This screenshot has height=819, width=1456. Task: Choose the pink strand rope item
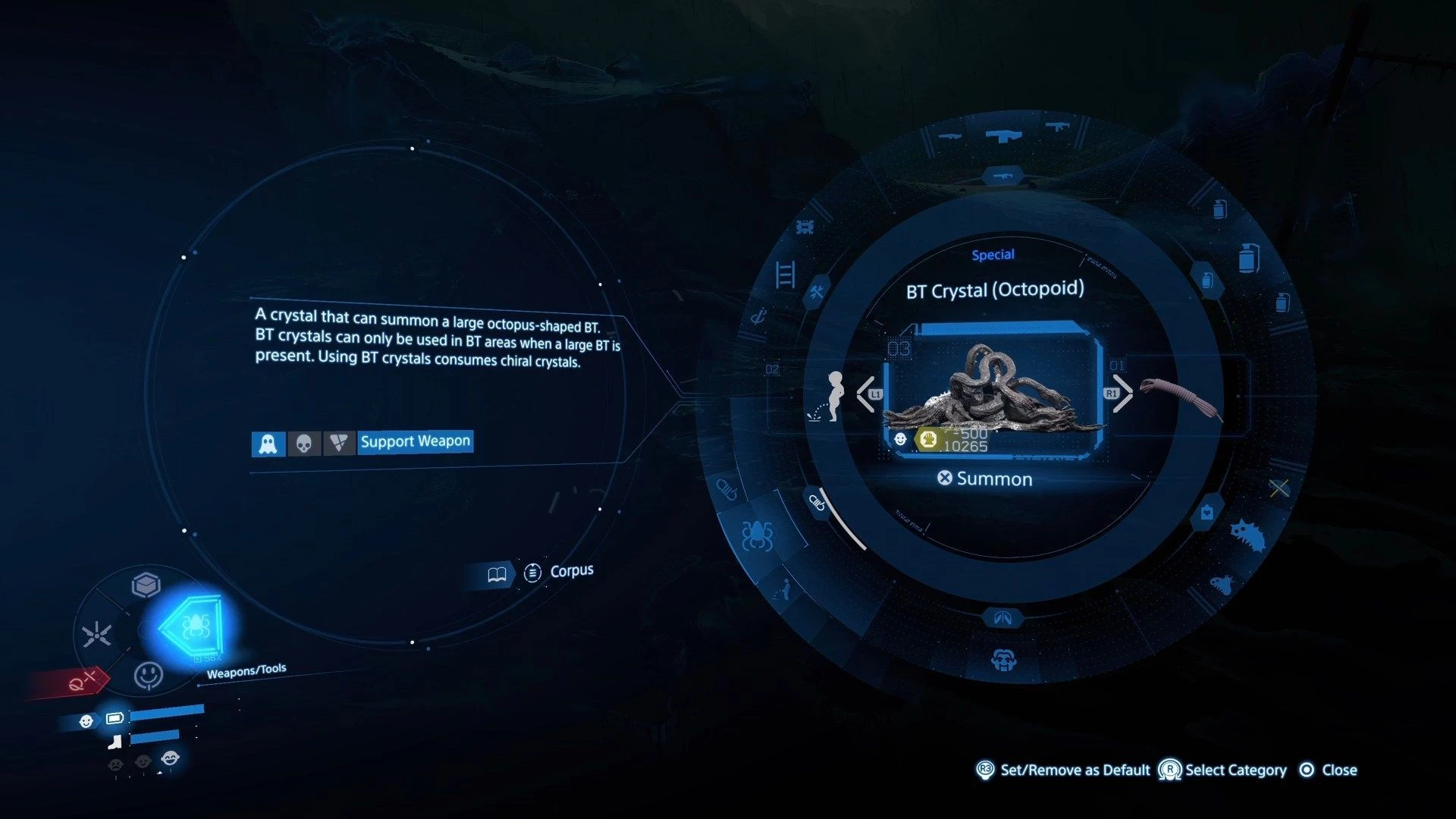pyautogui.click(x=1181, y=397)
